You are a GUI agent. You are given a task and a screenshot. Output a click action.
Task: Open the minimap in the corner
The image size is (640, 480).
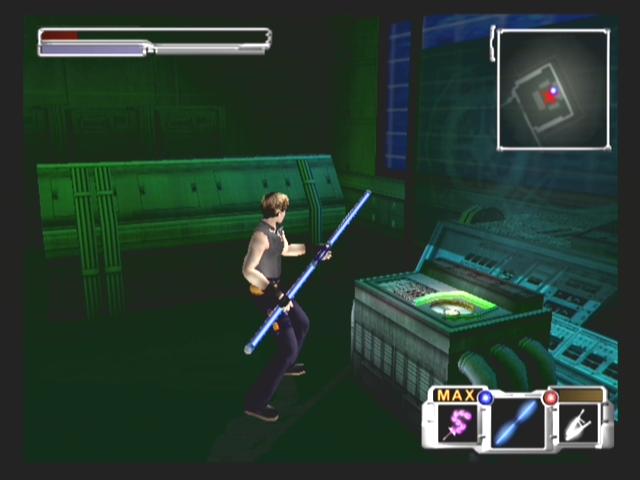(x=552, y=90)
